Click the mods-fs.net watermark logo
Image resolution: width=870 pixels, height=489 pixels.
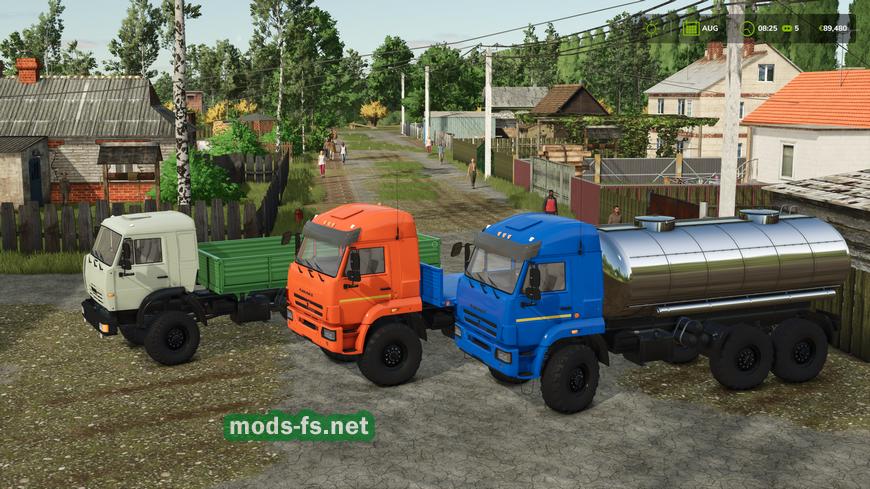[x=298, y=426]
